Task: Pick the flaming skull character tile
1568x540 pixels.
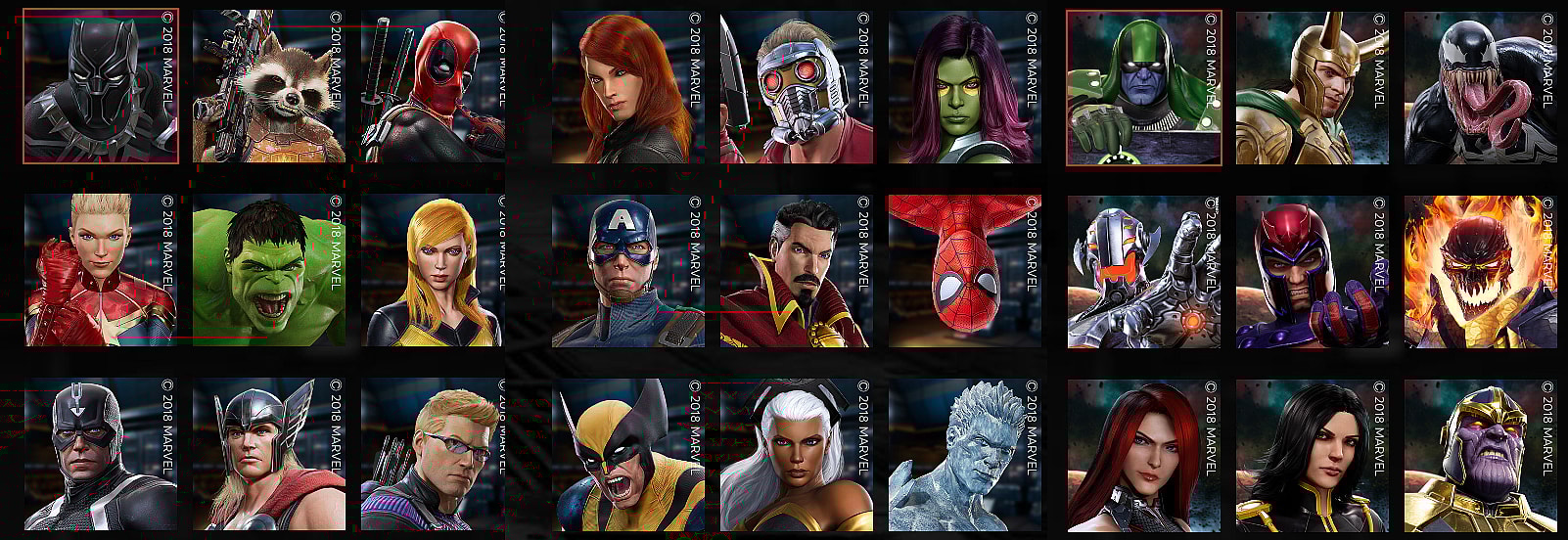Action: (1480, 271)
